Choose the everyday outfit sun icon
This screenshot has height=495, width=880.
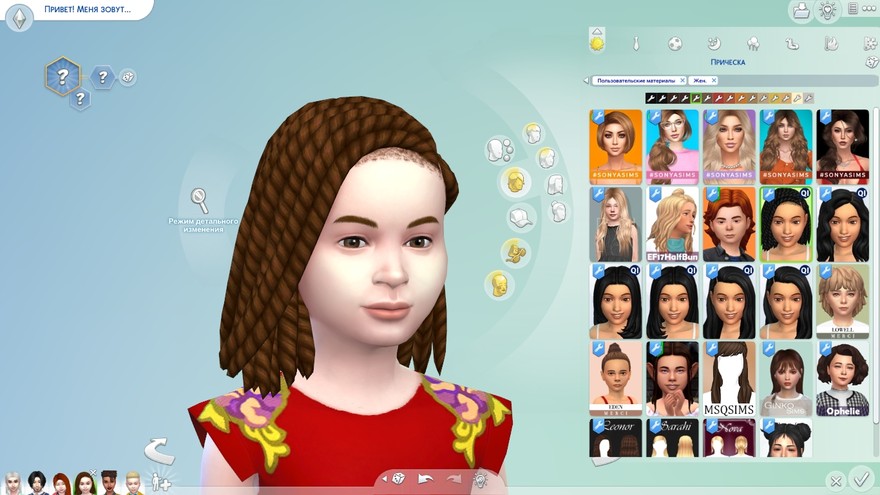tap(597, 43)
